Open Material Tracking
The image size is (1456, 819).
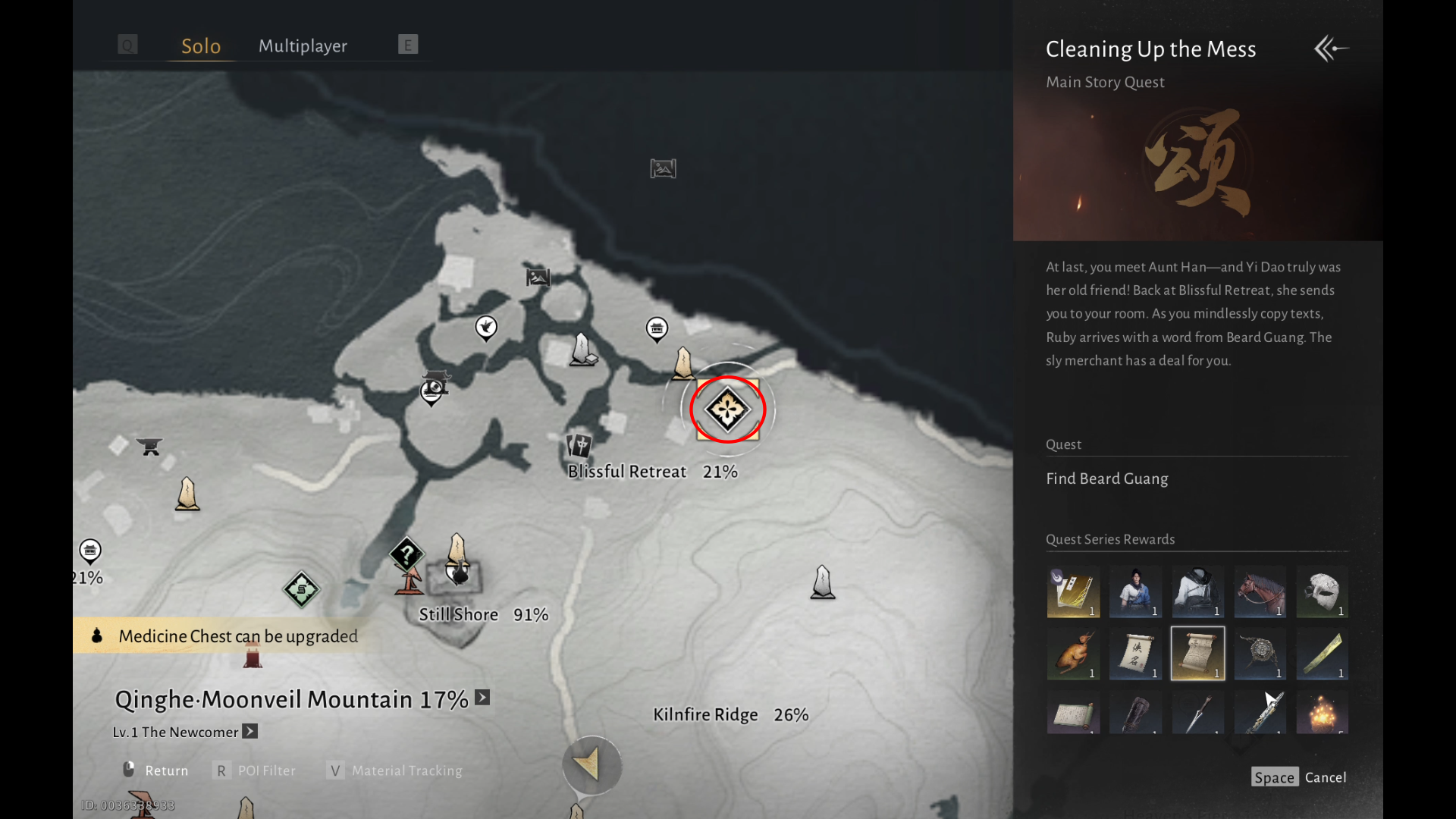click(395, 770)
